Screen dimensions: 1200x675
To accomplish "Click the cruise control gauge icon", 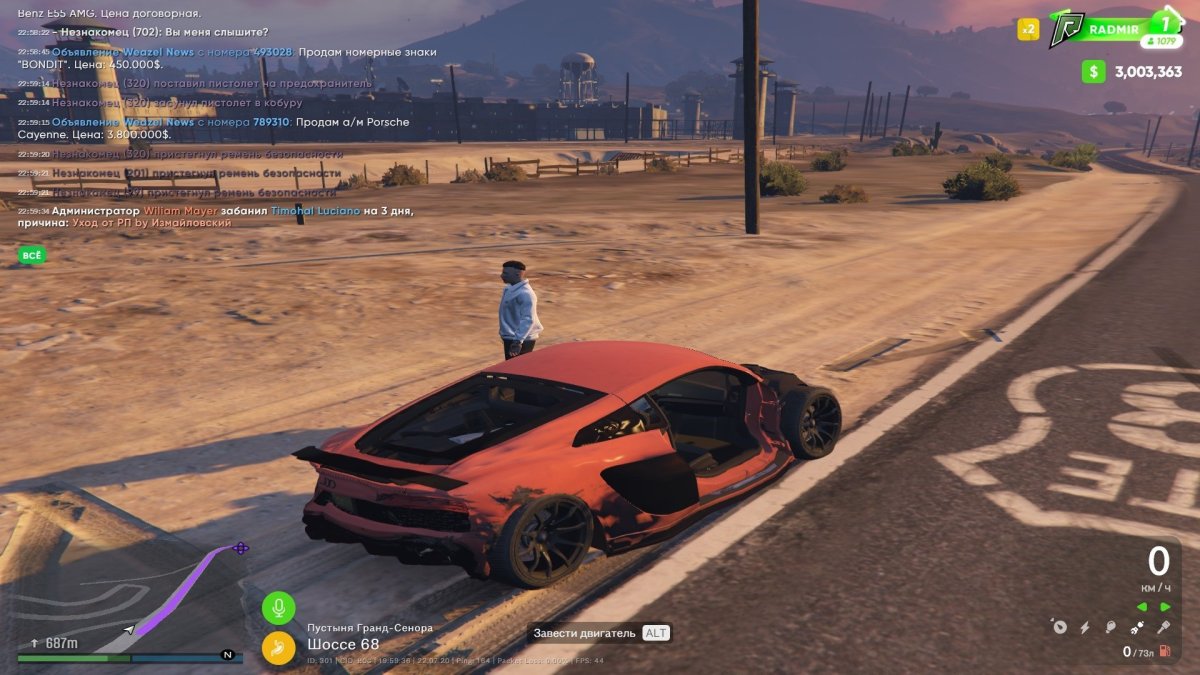I will pyautogui.click(x=1059, y=628).
